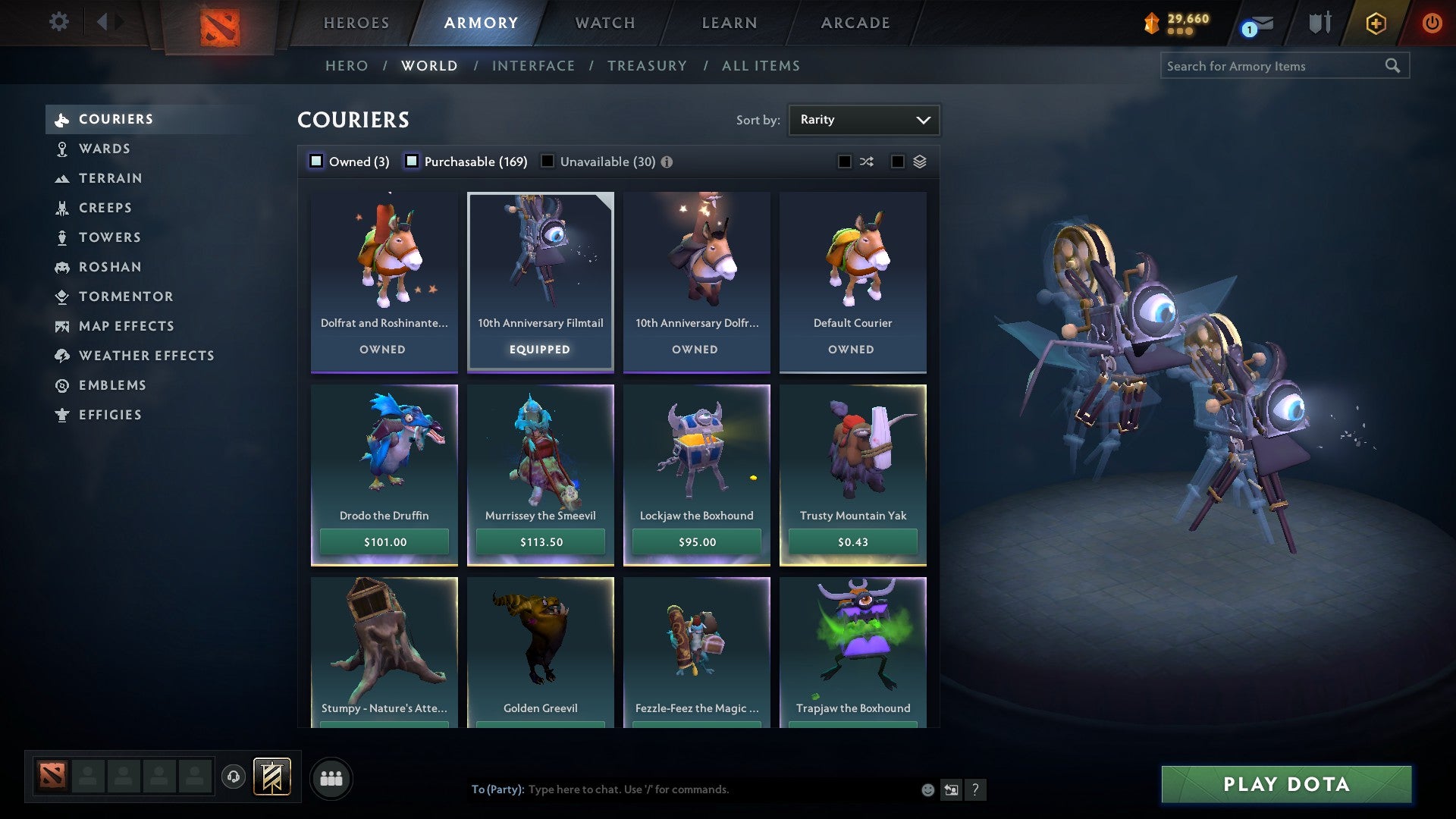Viewport: 1456px width, 819px height.
Task: Uncheck the Owned (3) filter
Action: click(315, 161)
